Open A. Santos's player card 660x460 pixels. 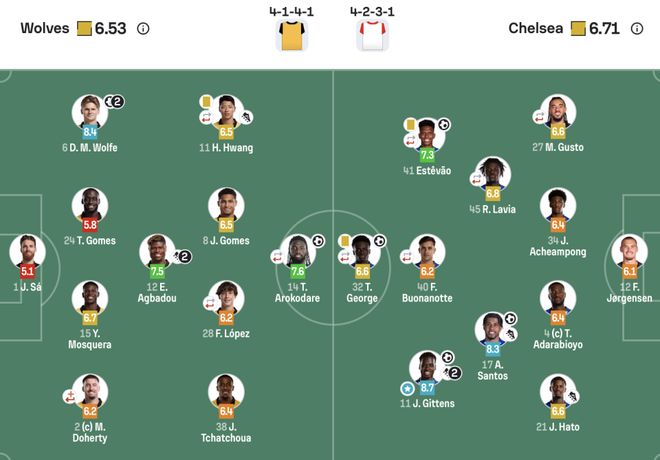[493, 330]
